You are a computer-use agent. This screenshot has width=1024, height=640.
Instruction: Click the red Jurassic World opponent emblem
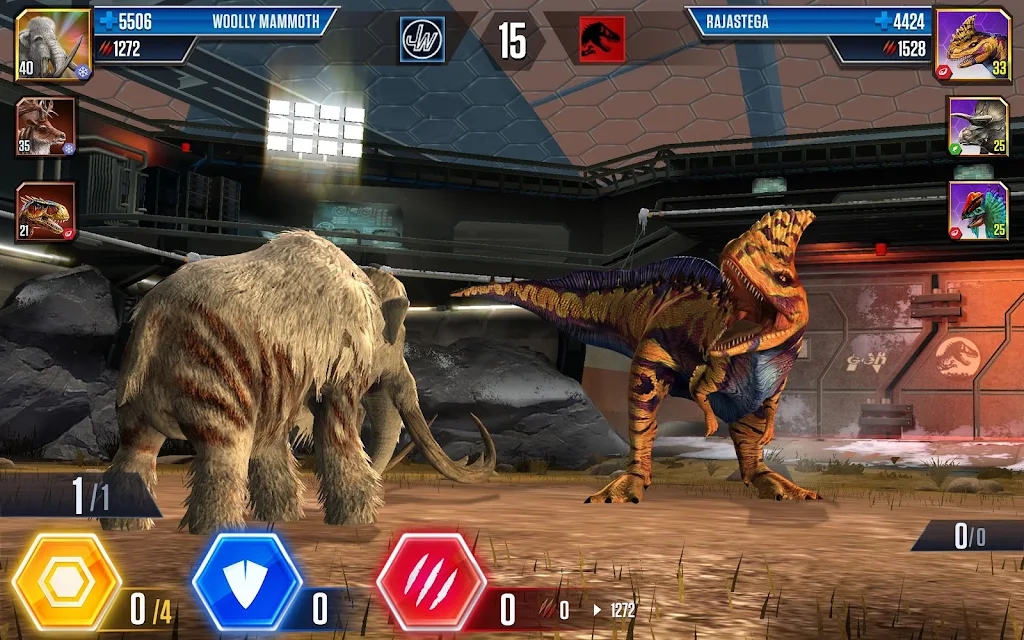pos(602,40)
